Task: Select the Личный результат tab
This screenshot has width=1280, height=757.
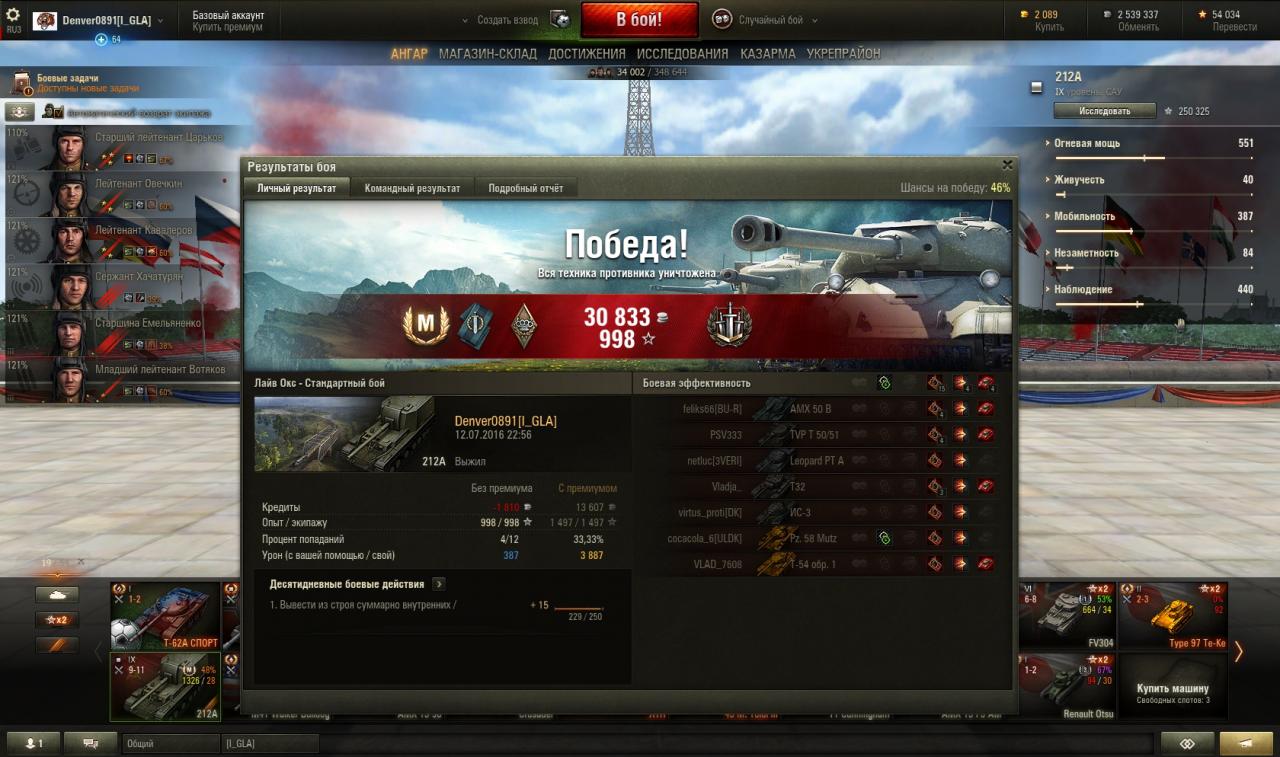Action: [296, 188]
